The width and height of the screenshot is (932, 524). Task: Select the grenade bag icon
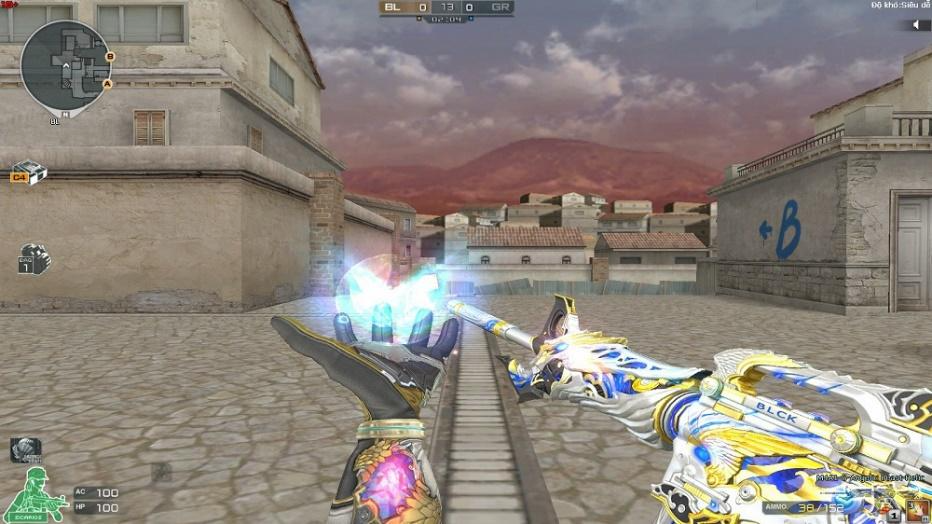tap(33, 259)
